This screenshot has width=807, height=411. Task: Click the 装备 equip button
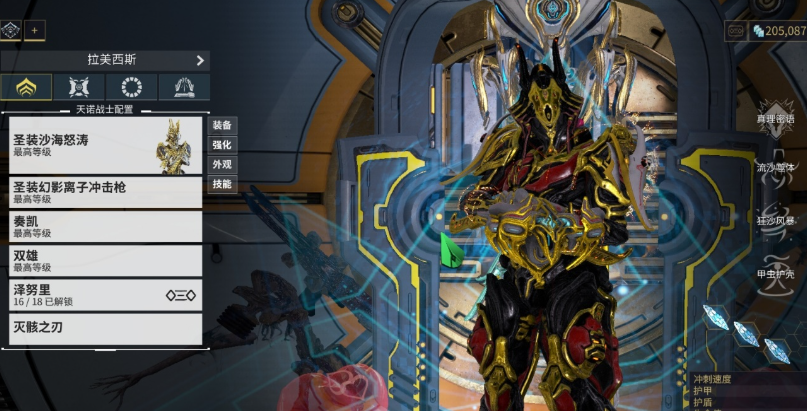click(221, 125)
